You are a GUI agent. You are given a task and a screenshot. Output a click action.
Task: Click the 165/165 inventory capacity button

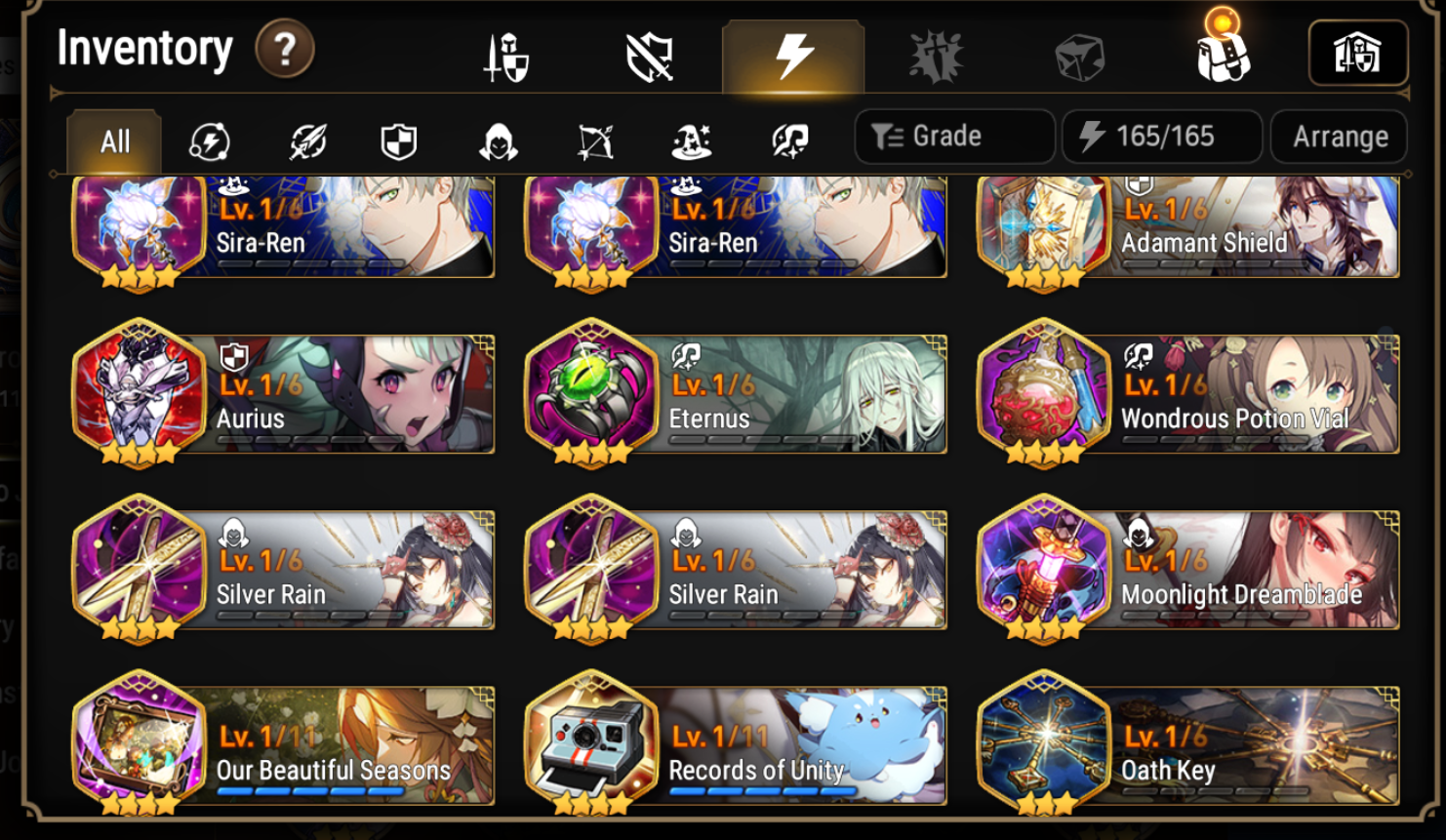point(1161,136)
